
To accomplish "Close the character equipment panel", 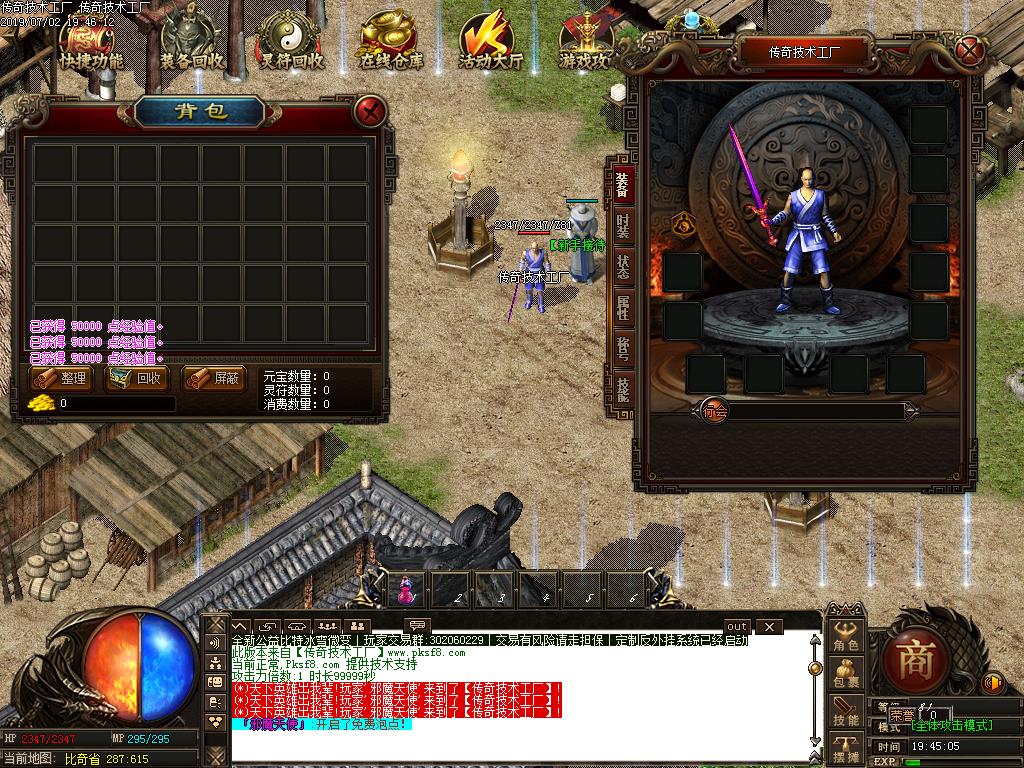I will (x=968, y=49).
